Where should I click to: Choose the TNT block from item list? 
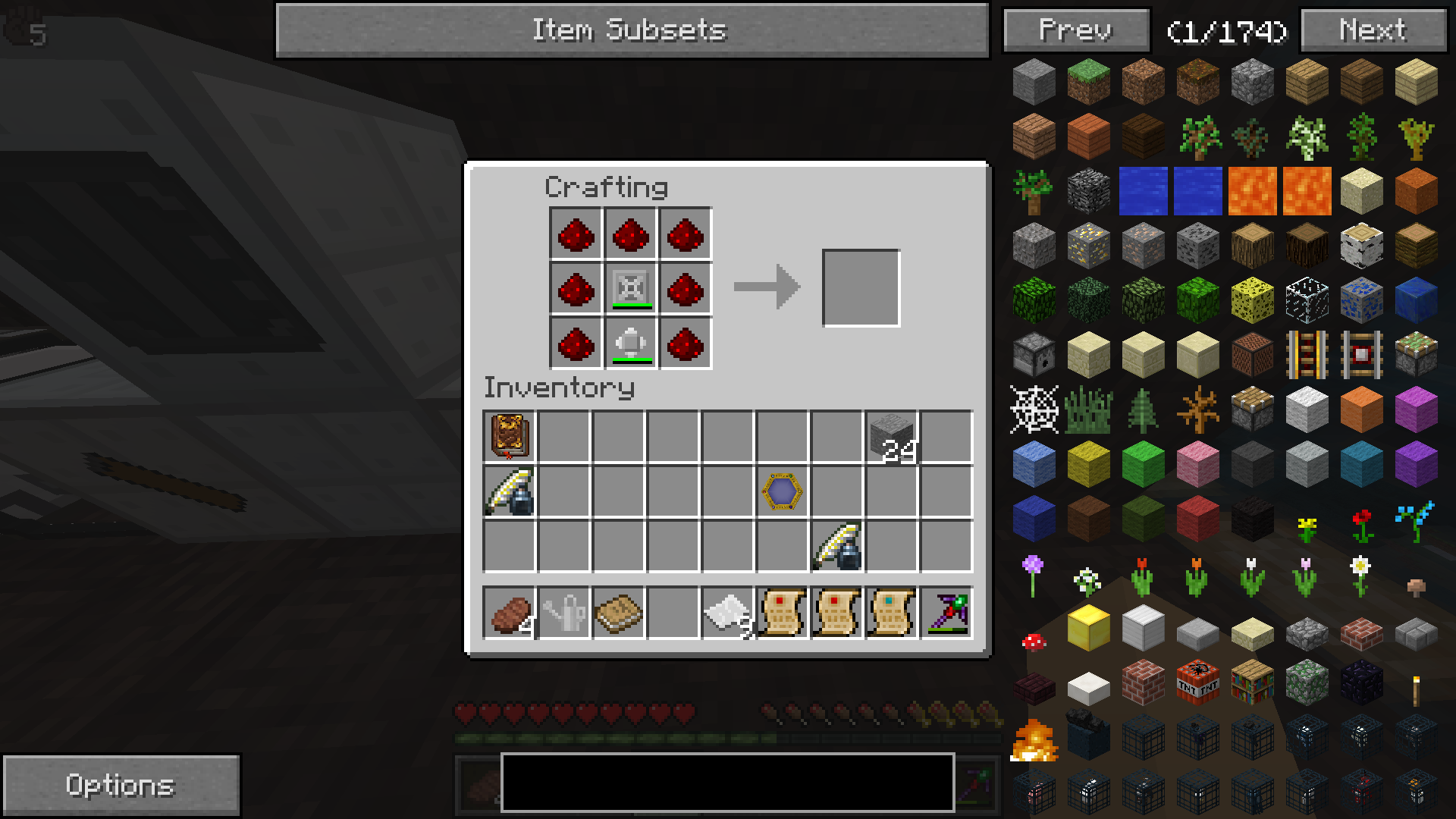[x=1197, y=682]
